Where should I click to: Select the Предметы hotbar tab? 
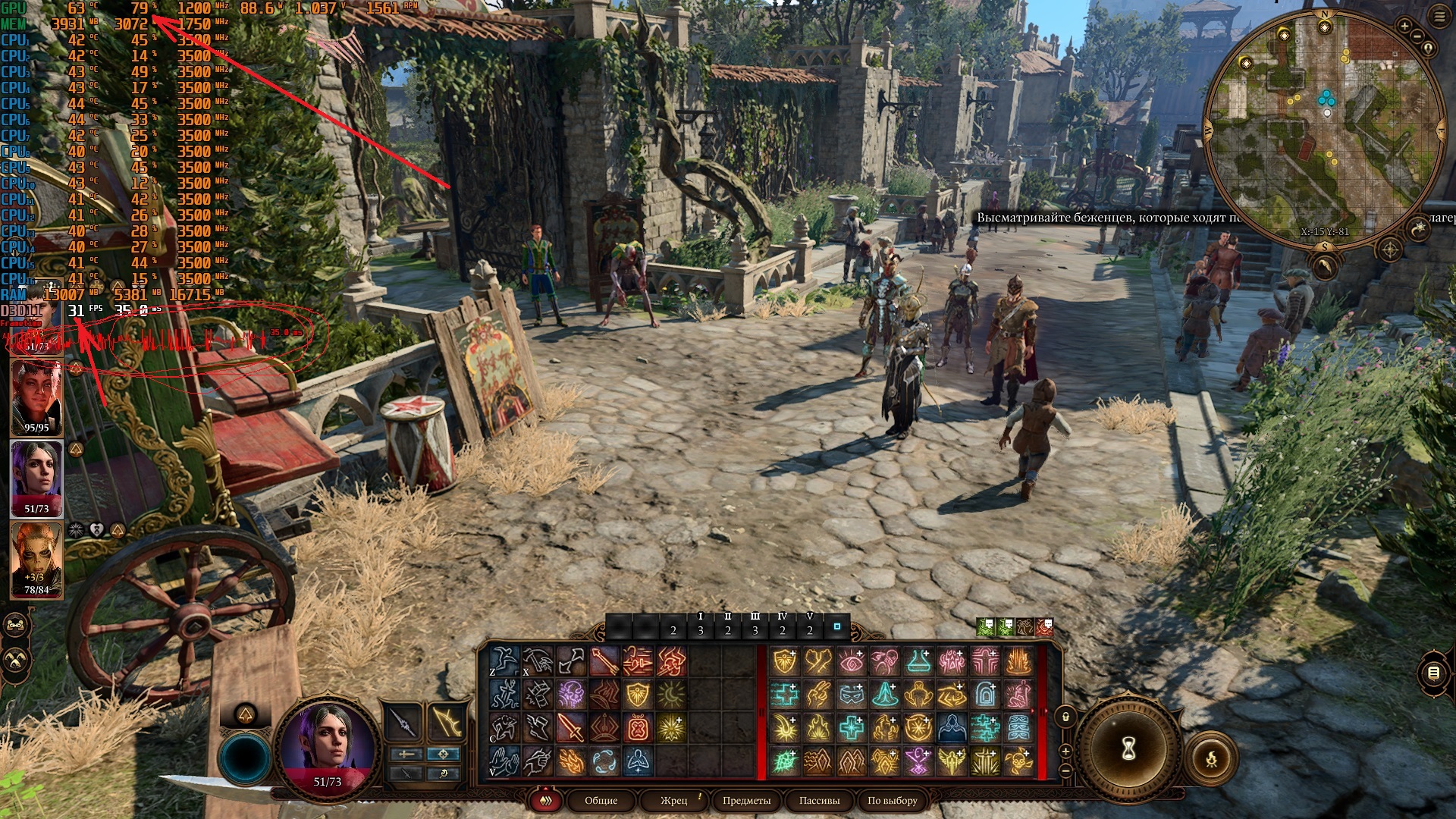pos(746,800)
